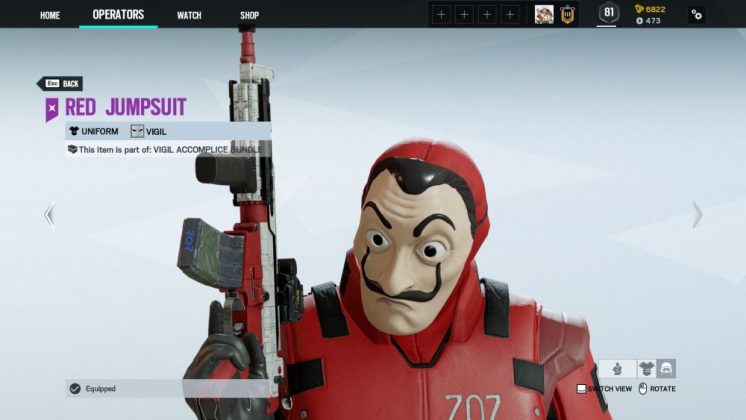The width and height of the screenshot is (746, 420).
Task: Open the Watch tab
Action: (189, 15)
